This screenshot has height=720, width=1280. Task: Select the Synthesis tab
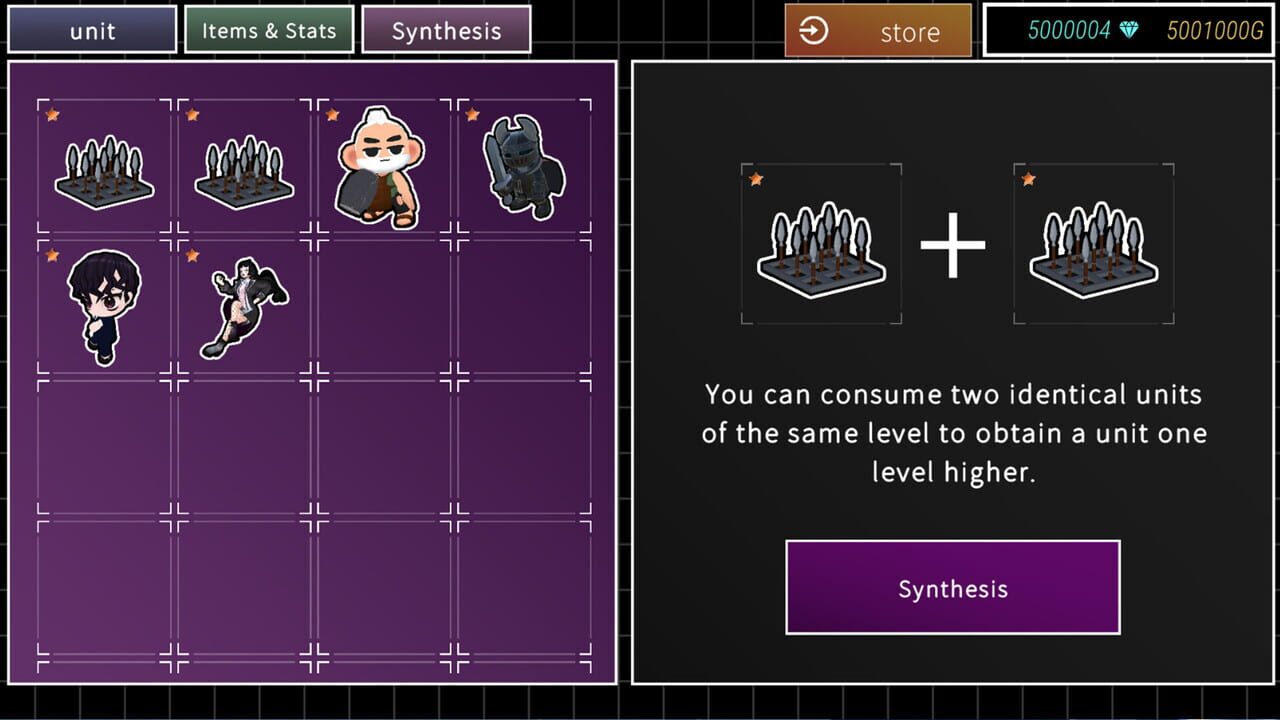[446, 30]
